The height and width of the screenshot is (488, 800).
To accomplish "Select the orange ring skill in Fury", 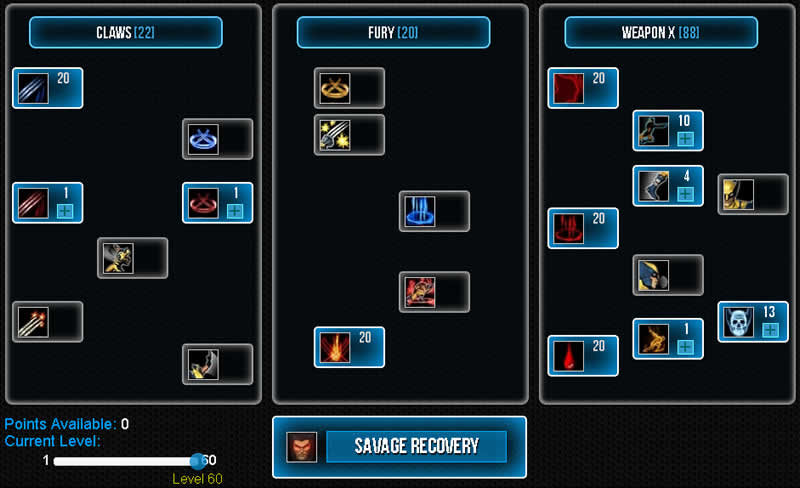I will [334, 88].
